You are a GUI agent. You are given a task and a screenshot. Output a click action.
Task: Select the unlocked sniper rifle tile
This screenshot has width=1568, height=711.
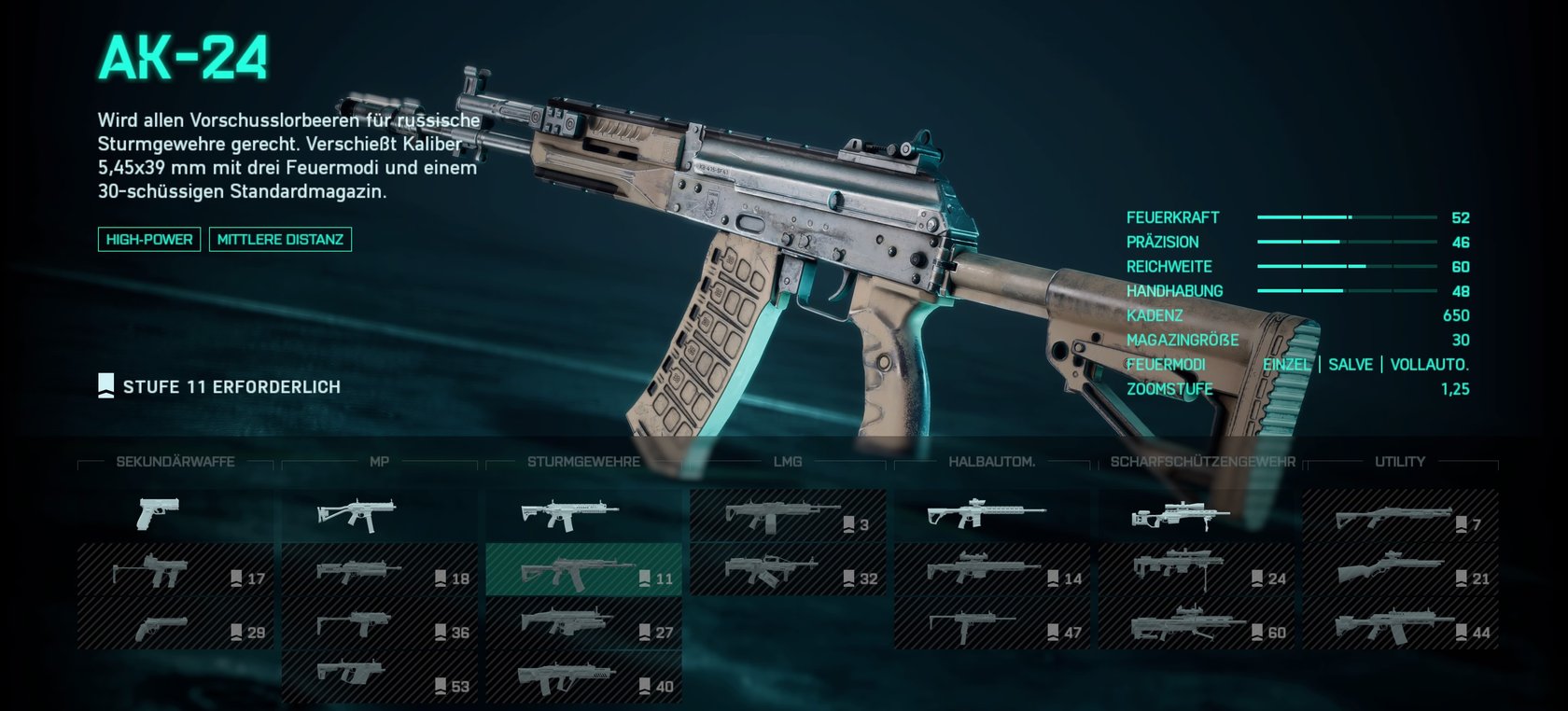pyautogui.click(x=1197, y=514)
